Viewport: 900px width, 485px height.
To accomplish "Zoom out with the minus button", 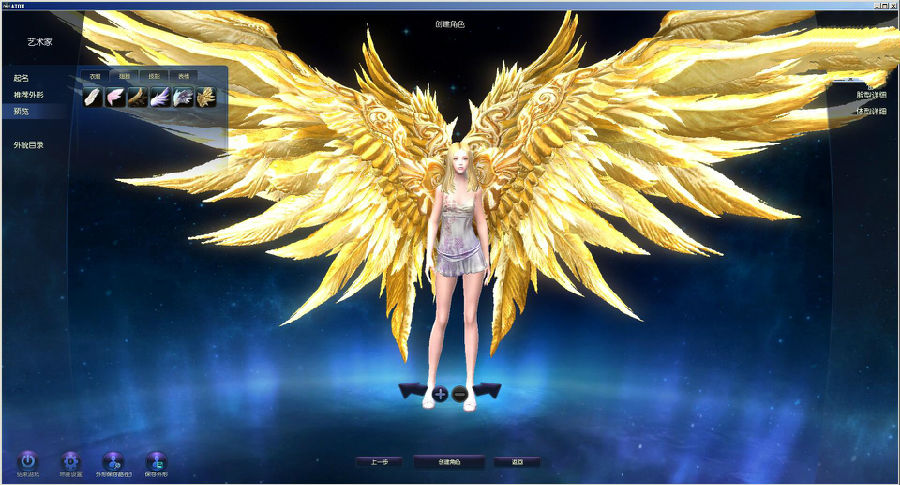I will 460,394.
